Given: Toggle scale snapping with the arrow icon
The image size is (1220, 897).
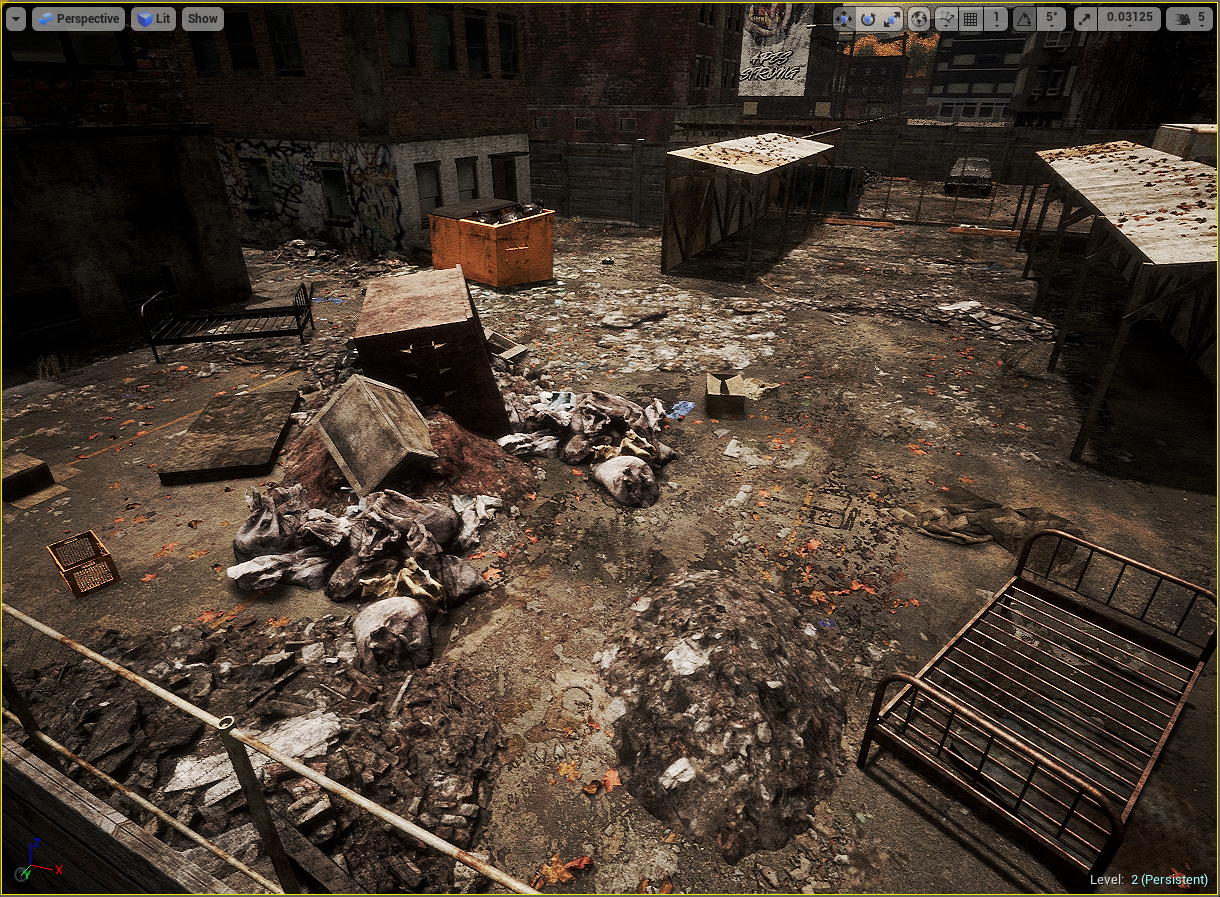Looking at the screenshot, I should [1087, 19].
